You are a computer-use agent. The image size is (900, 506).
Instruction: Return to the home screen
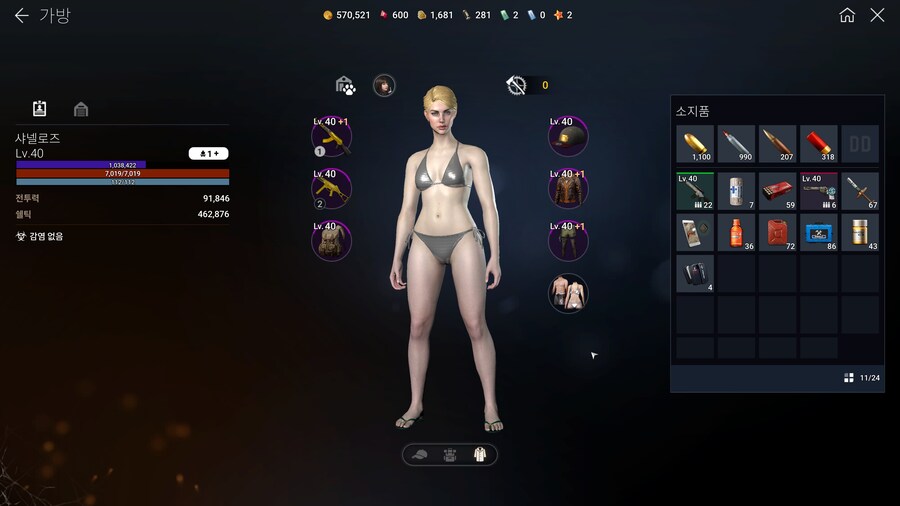point(847,15)
